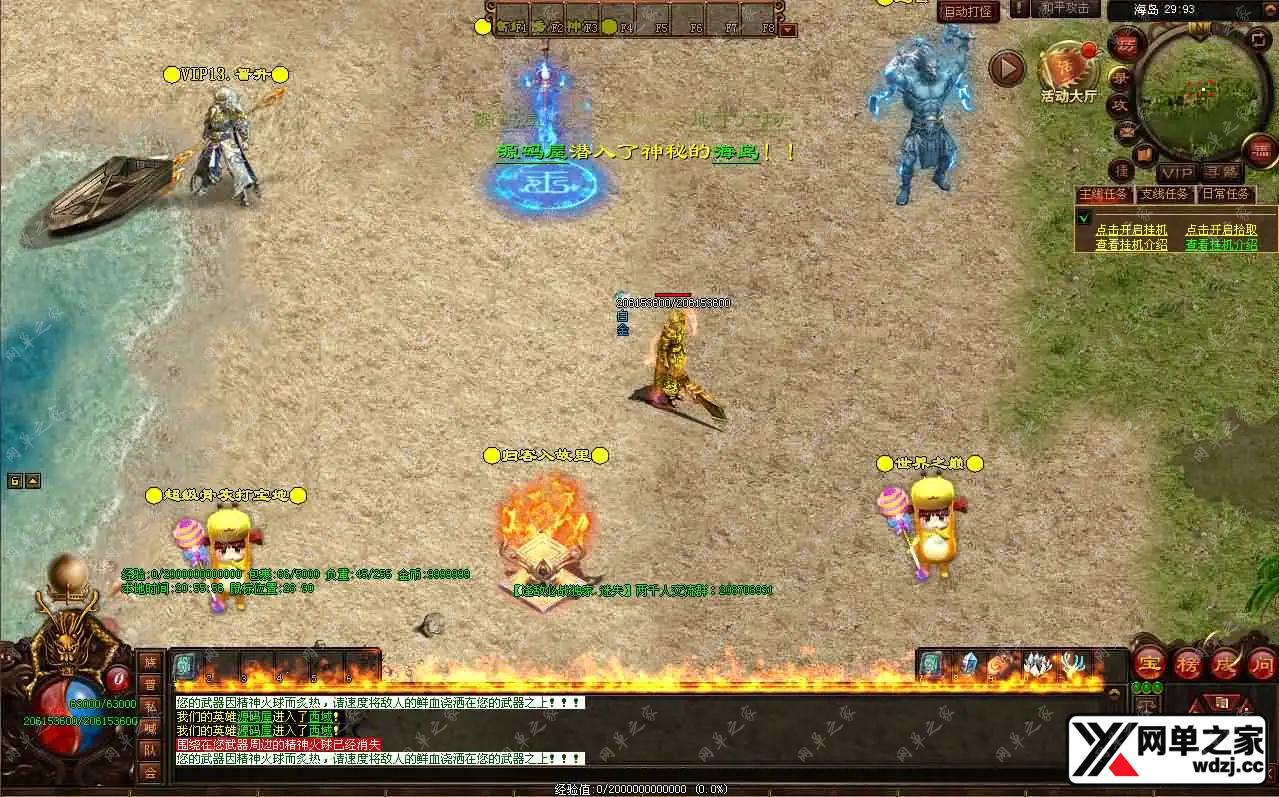
Task: Click the 问 help button
Action: [x=1262, y=661]
